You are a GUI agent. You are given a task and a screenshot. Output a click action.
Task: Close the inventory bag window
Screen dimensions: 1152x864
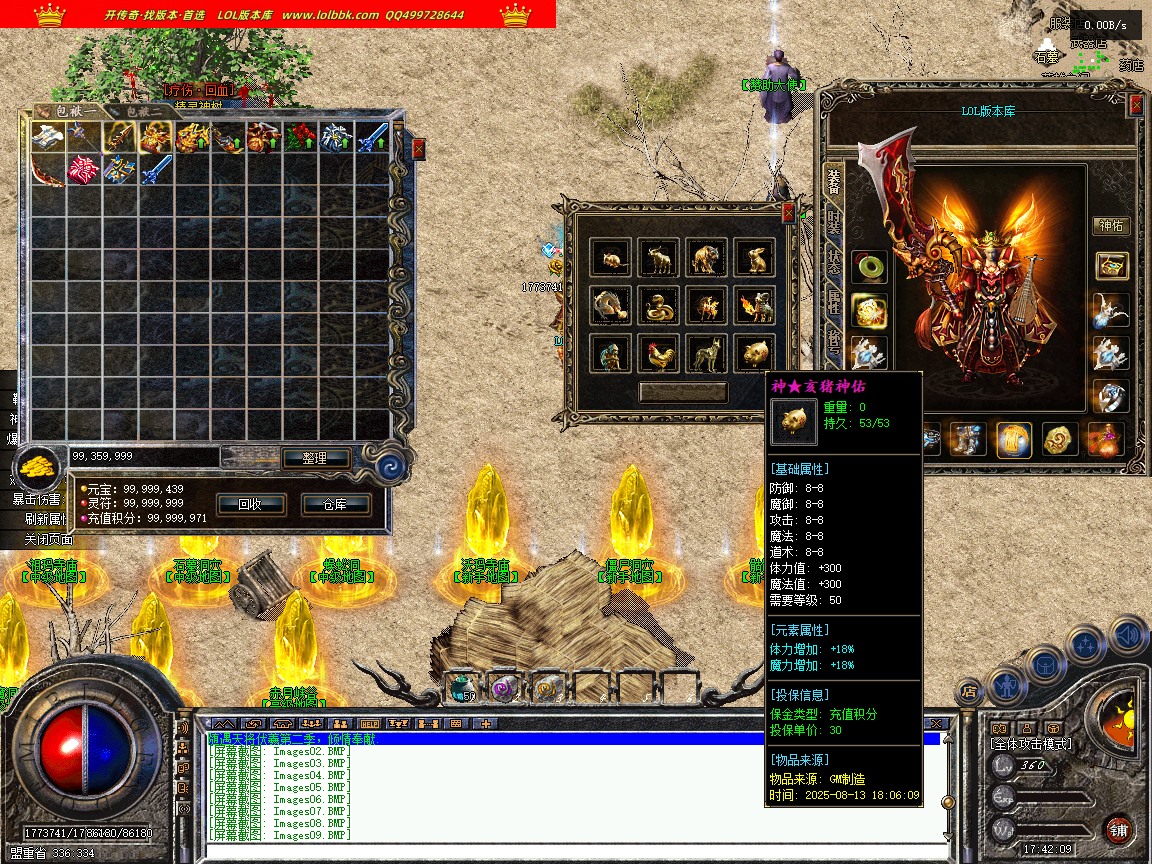[x=418, y=148]
